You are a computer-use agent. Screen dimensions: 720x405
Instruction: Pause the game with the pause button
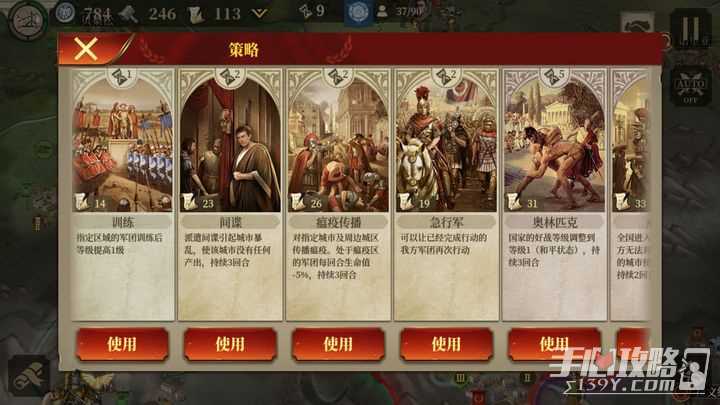coord(689,27)
